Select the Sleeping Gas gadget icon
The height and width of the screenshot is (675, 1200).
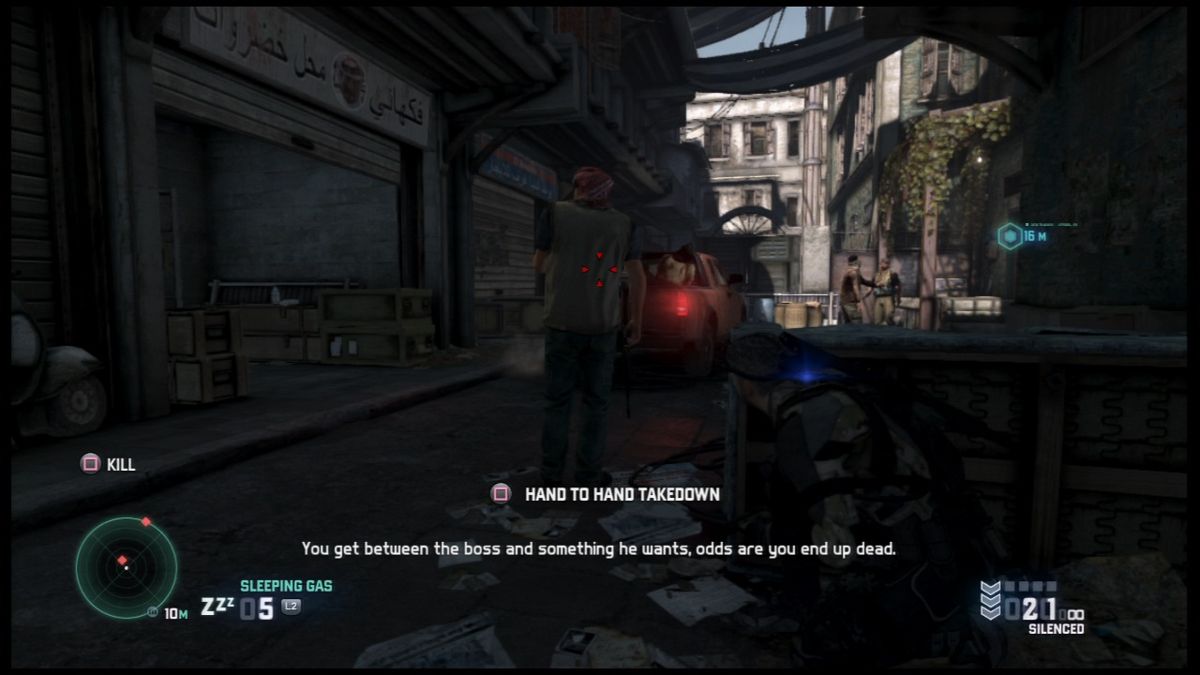pos(215,607)
